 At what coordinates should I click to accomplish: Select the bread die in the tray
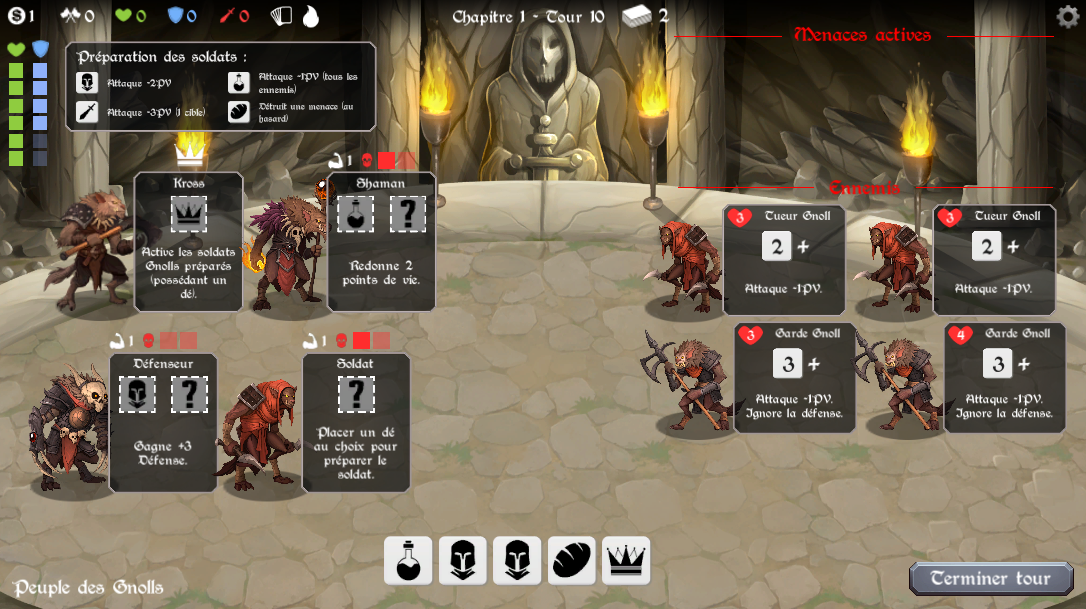pyautogui.click(x=571, y=560)
